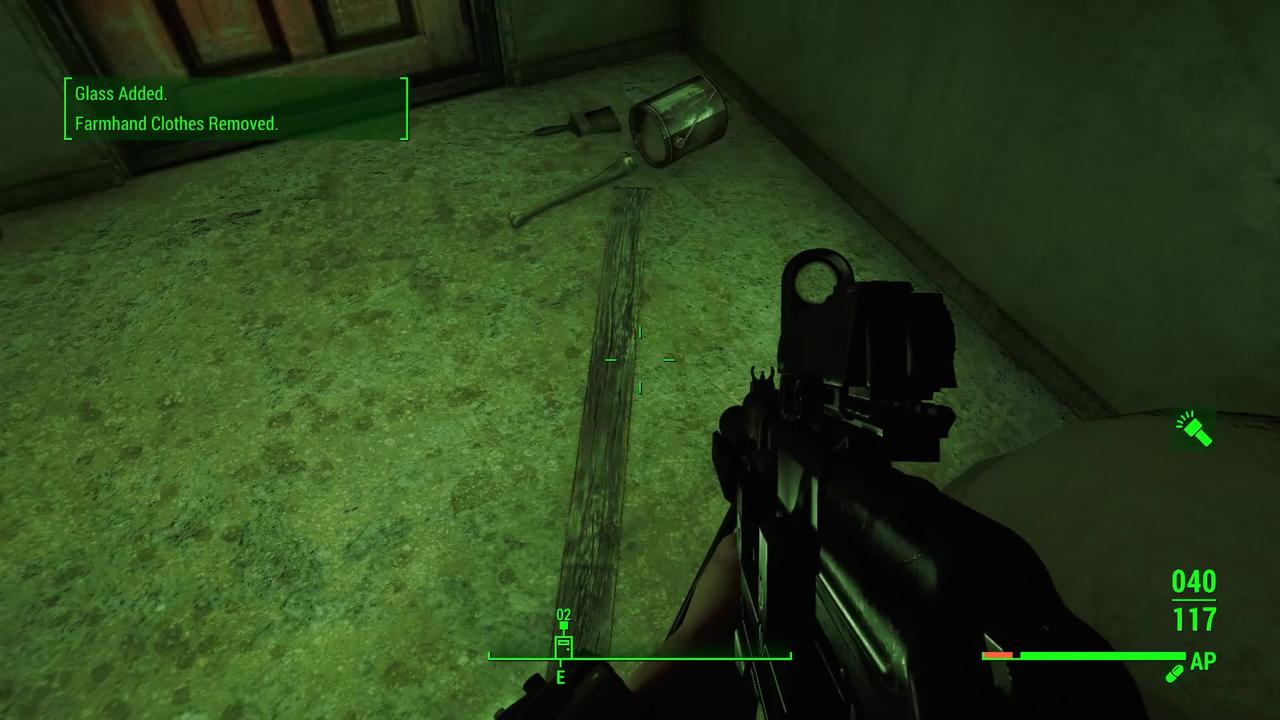Click the crosshair dot at screen center
This screenshot has width=1280, height=720.
640,360
